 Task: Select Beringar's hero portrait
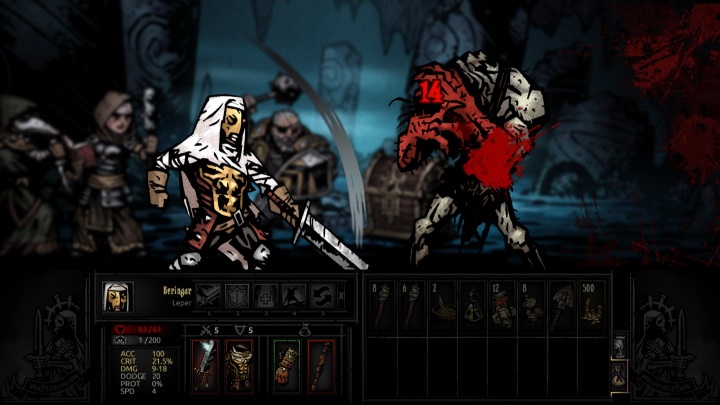(x=117, y=296)
